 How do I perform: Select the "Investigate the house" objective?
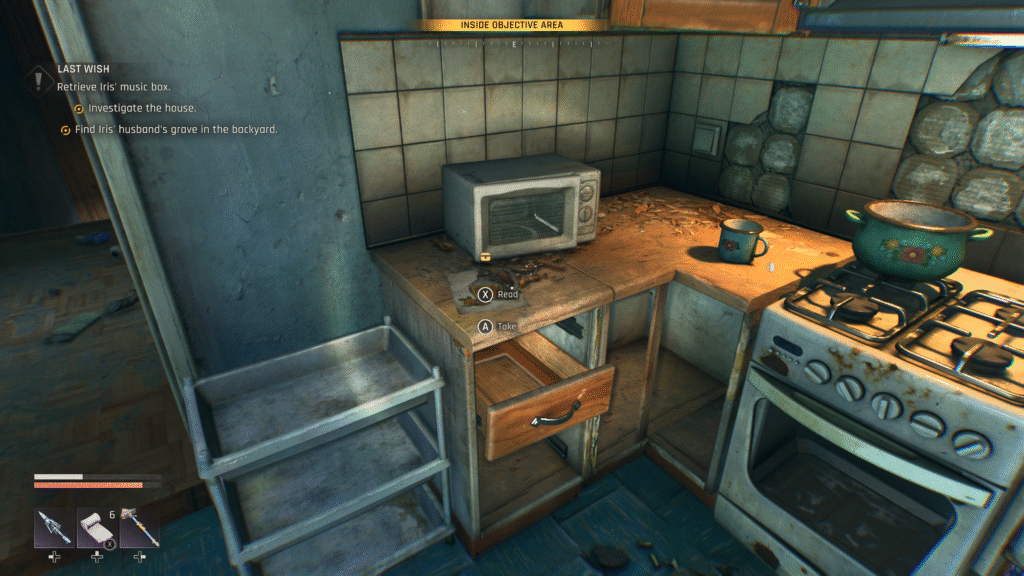(142, 108)
